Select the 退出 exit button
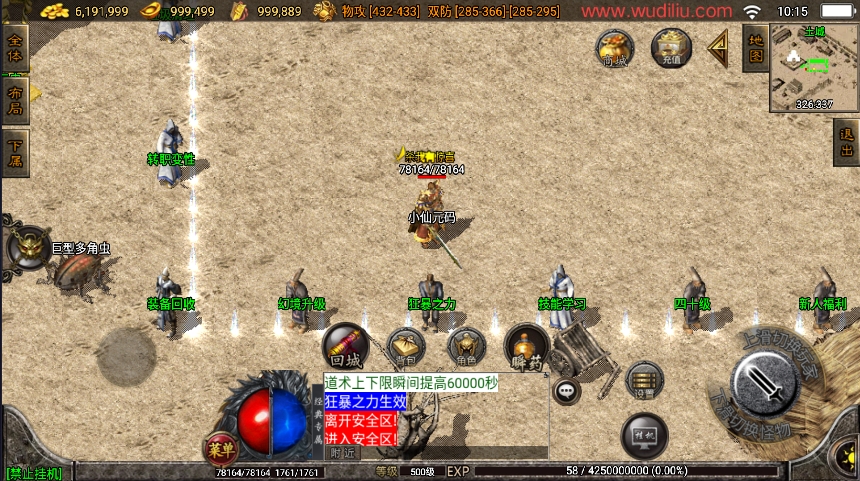860x481 pixels. pyautogui.click(x=846, y=143)
